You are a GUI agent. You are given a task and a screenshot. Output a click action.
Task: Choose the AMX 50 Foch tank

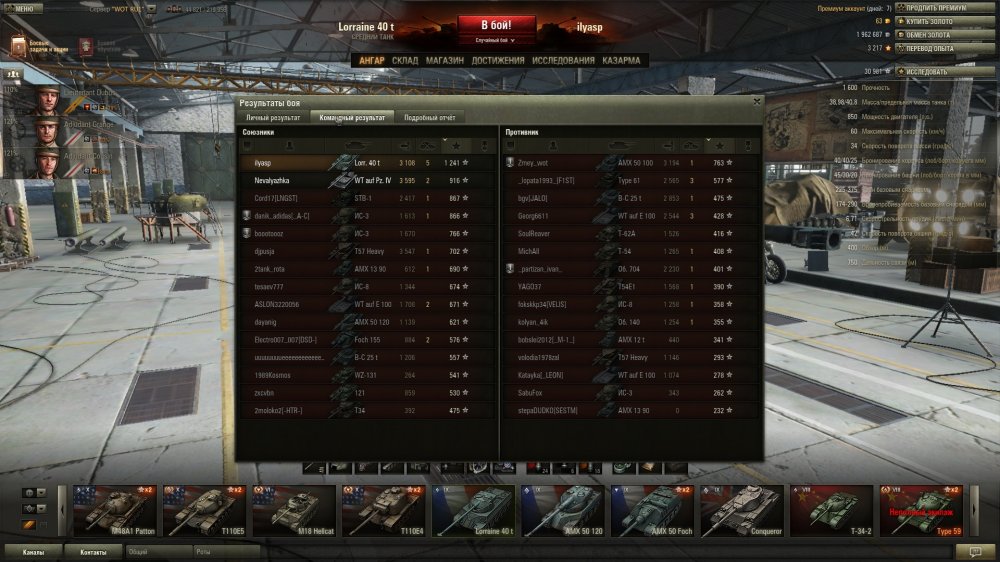point(652,510)
